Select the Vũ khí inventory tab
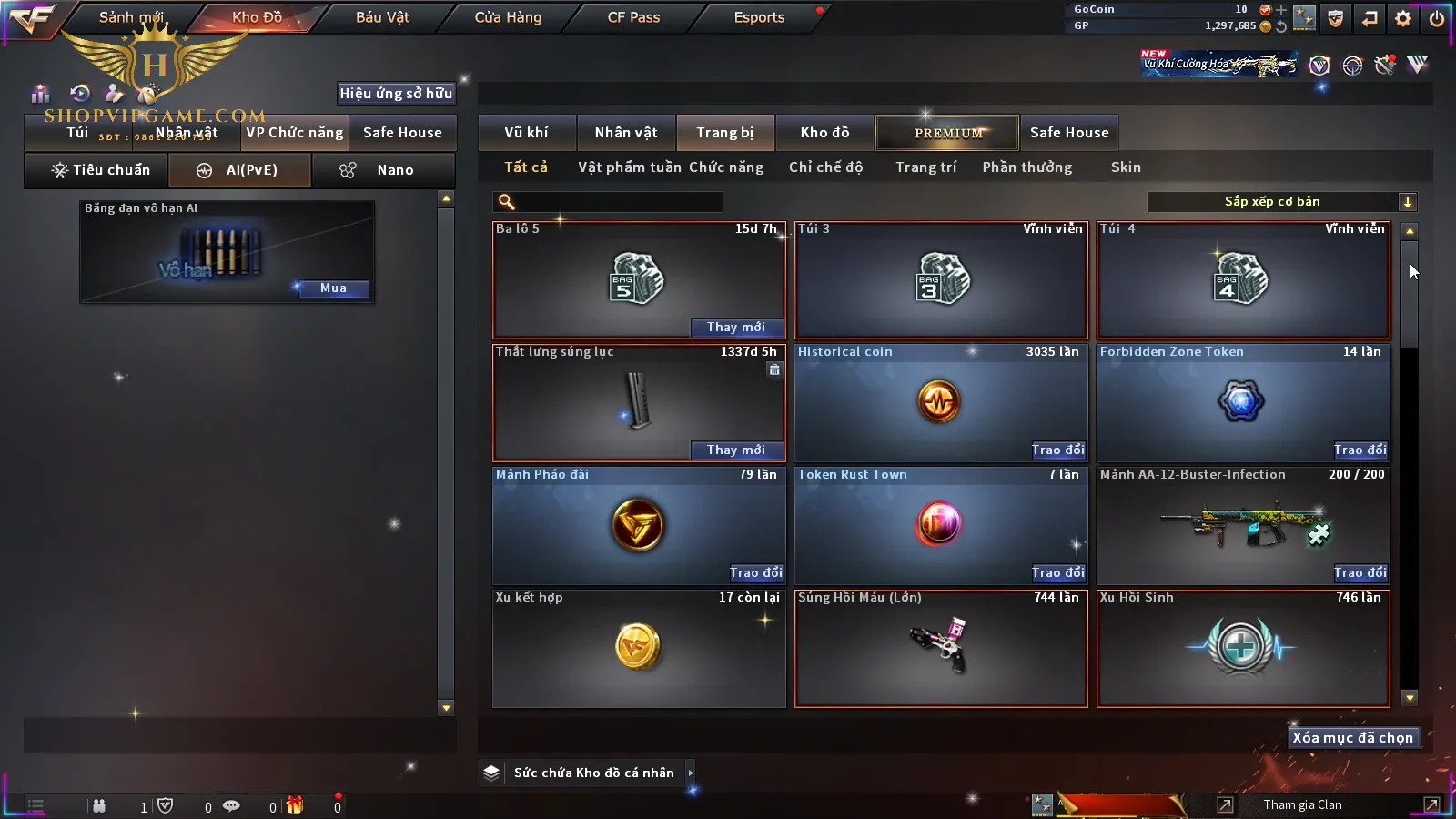This screenshot has width=1456, height=819. click(x=526, y=133)
